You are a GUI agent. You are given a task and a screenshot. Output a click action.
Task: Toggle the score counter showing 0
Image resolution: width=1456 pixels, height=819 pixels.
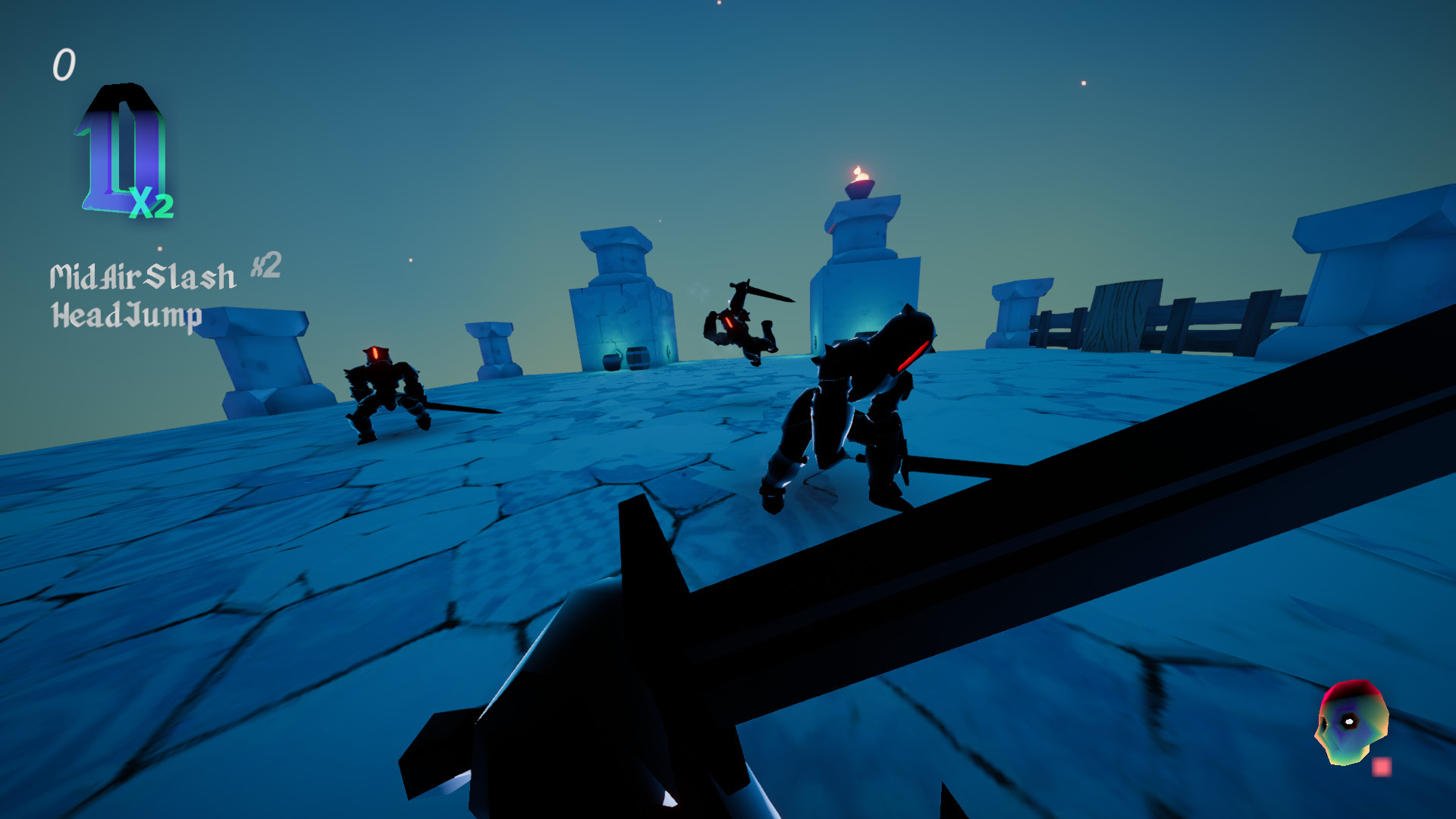[x=64, y=65]
